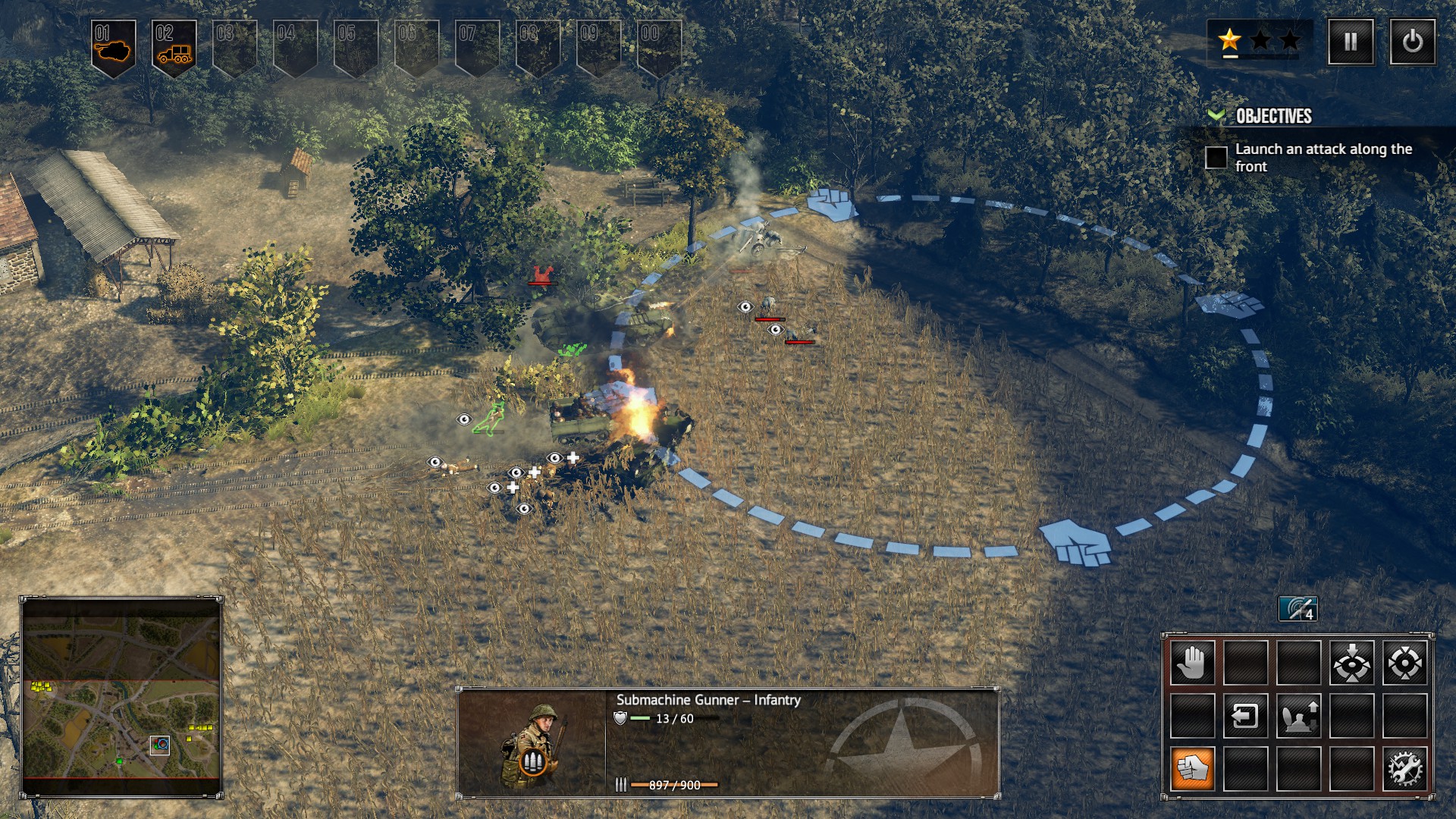
Task: Click the blue radio signal ability icon
Action: [x=1298, y=608]
